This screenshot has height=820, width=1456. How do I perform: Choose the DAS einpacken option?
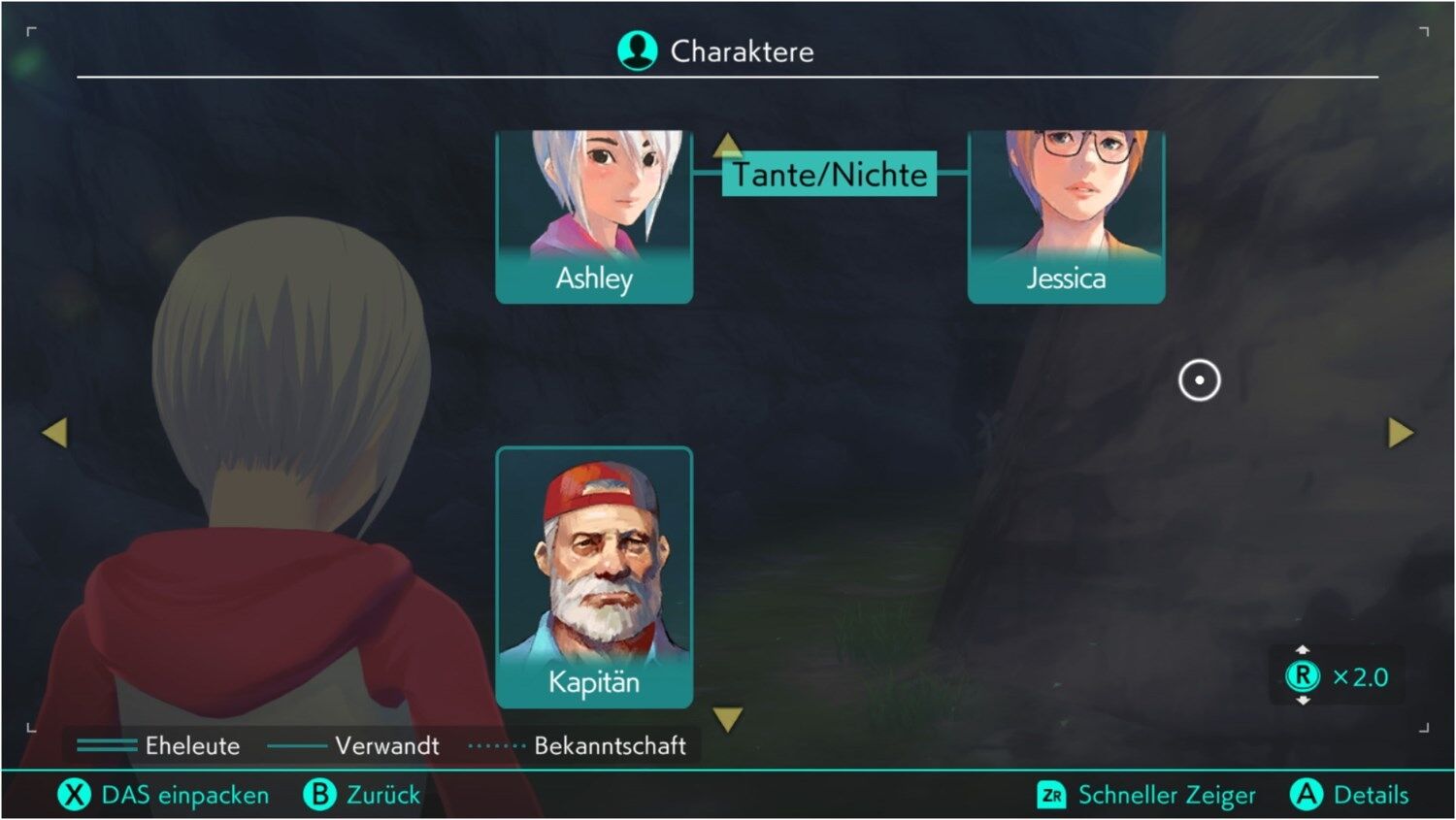coord(163,795)
